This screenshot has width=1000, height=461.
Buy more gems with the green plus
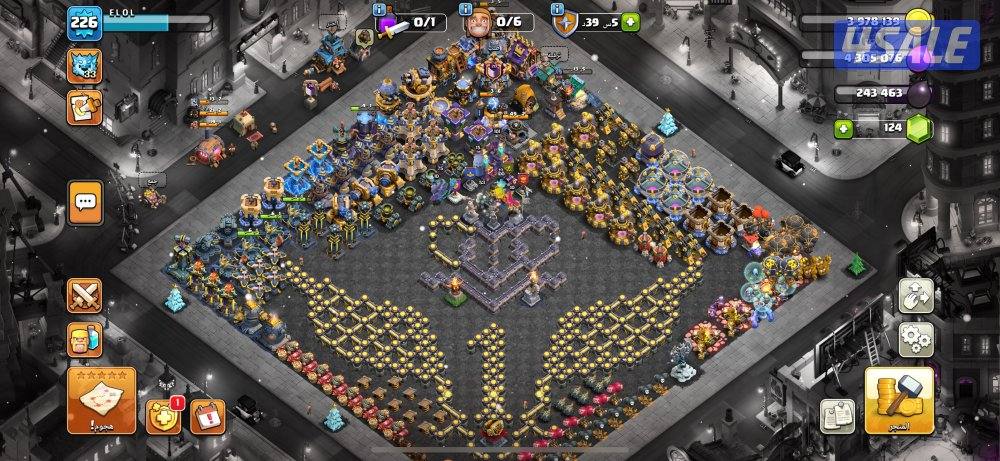pos(845,129)
